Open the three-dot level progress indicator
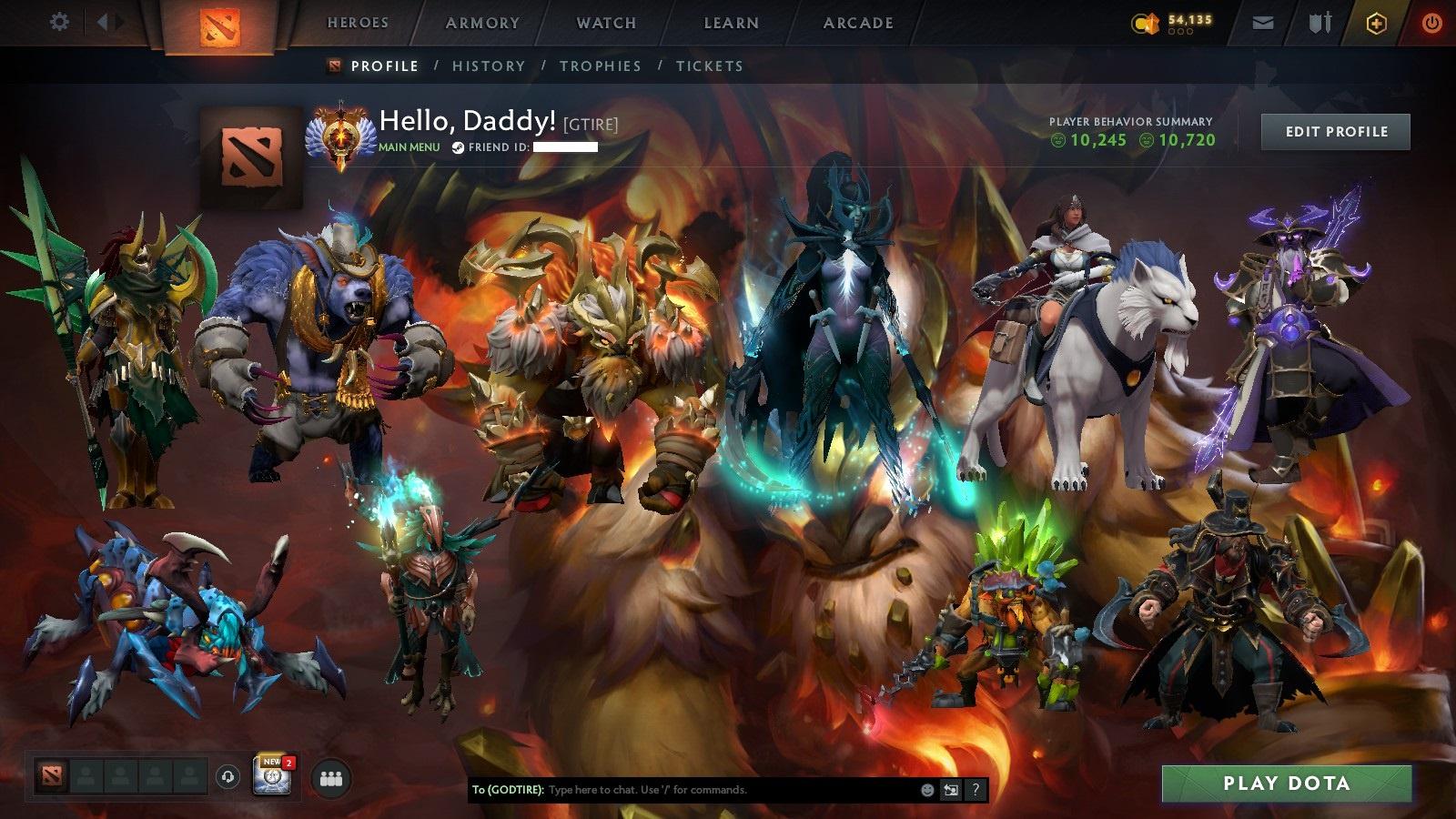Image resolution: width=1456 pixels, height=819 pixels. (1182, 30)
